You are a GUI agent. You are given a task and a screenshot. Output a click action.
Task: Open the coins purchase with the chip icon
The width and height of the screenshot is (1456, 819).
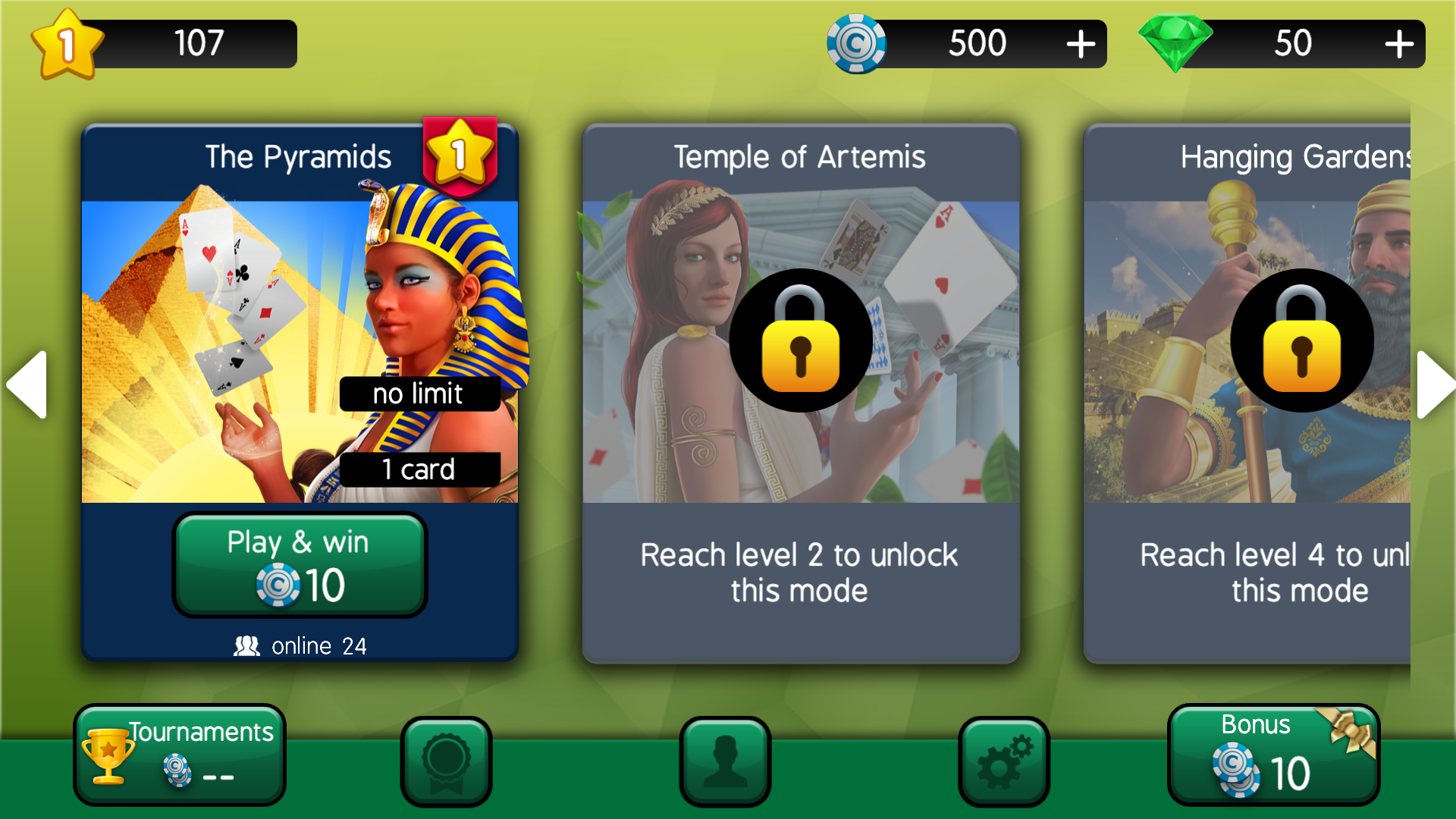coord(857,43)
